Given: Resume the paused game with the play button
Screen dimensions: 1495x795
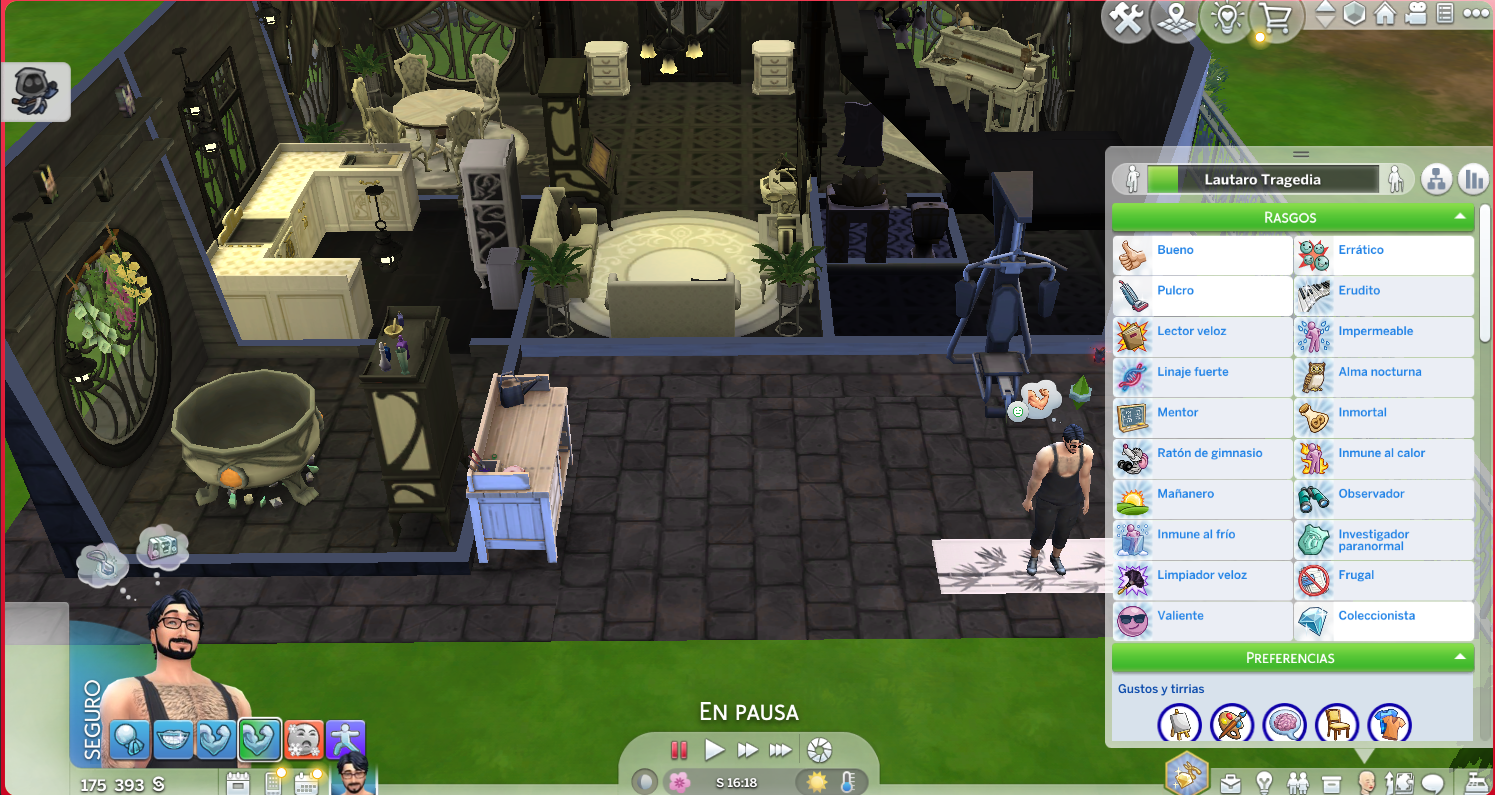Looking at the screenshot, I should 714,750.
